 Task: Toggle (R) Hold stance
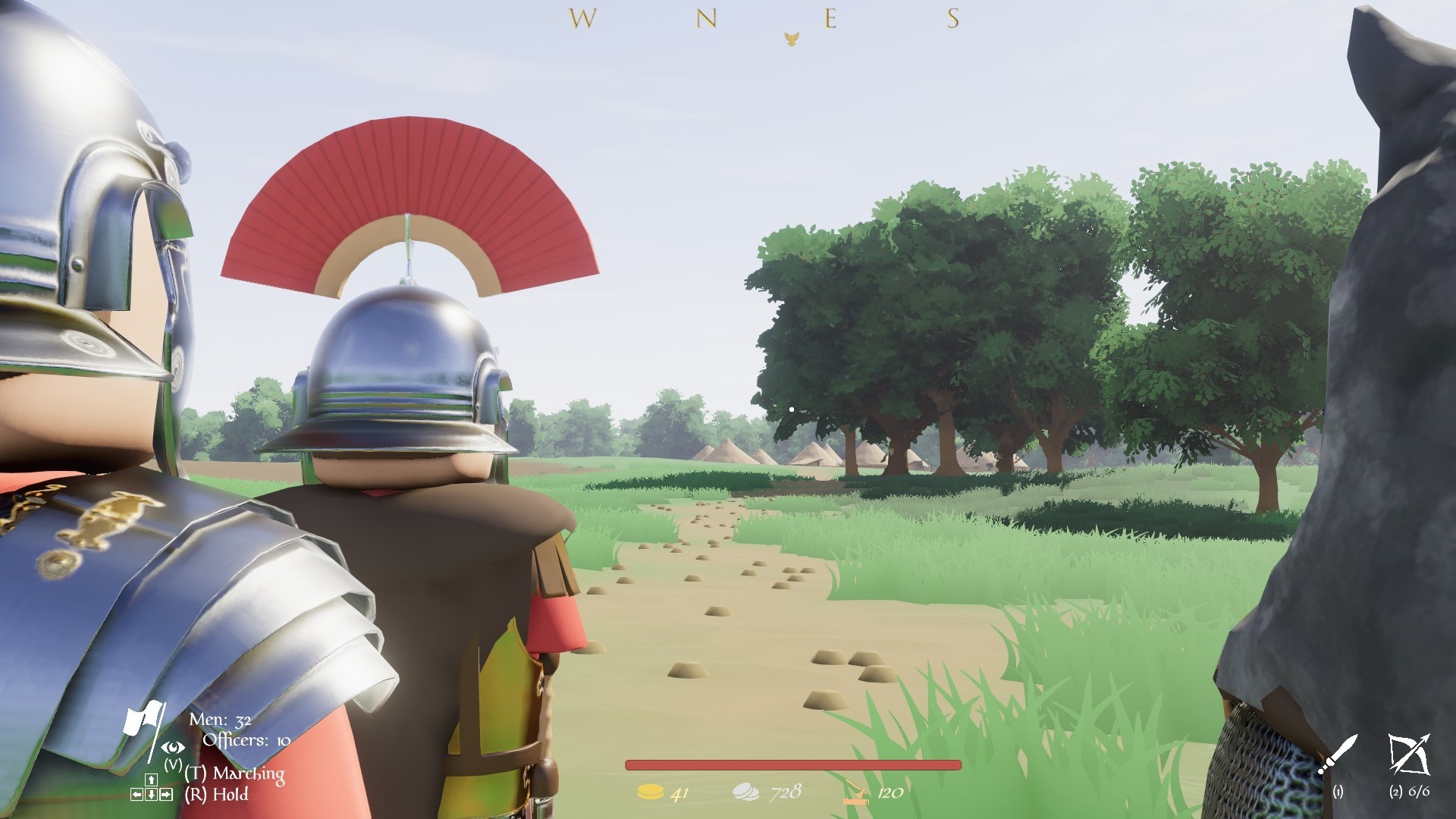(x=217, y=794)
